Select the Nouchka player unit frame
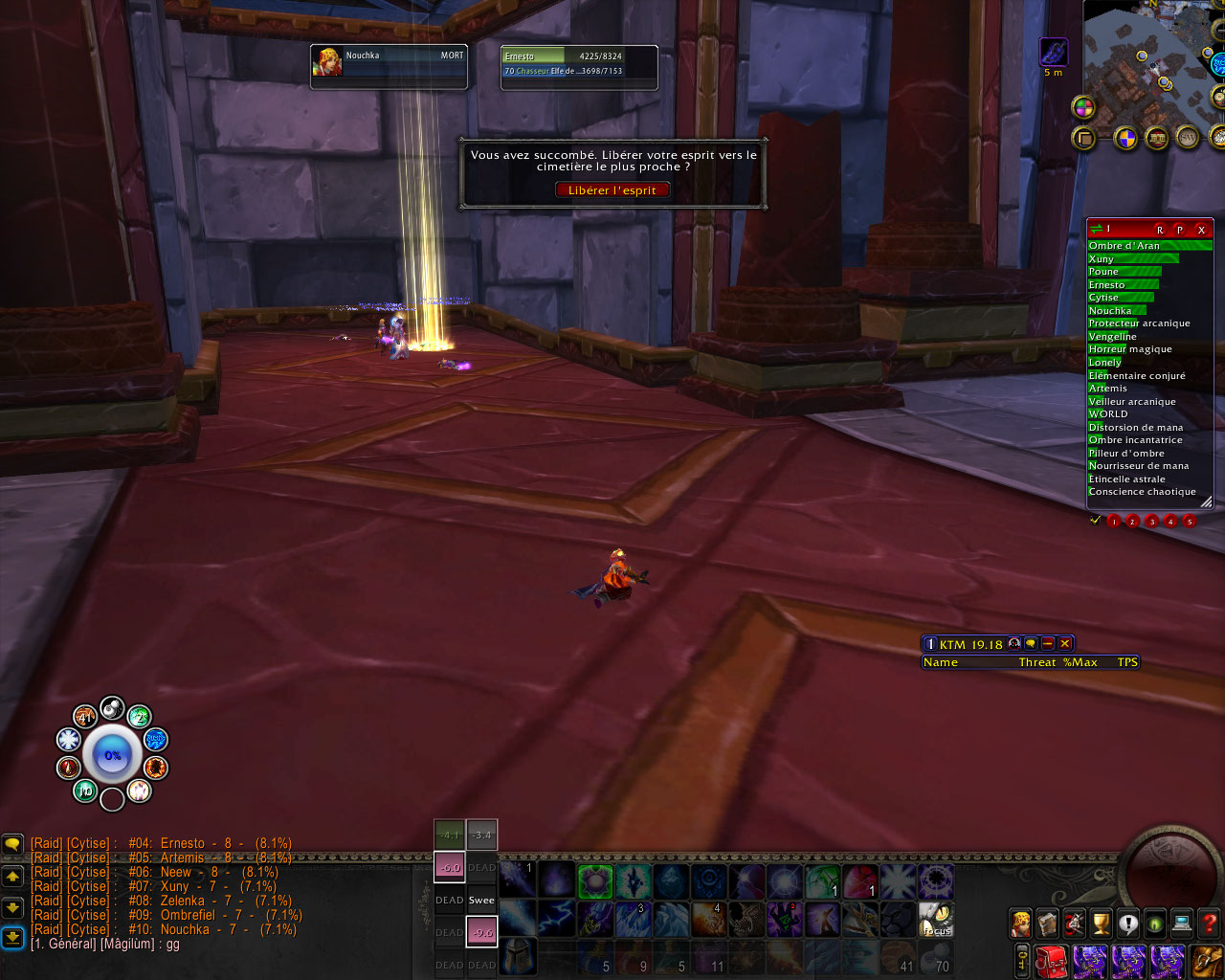This screenshot has height=980, width=1225. tap(389, 67)
